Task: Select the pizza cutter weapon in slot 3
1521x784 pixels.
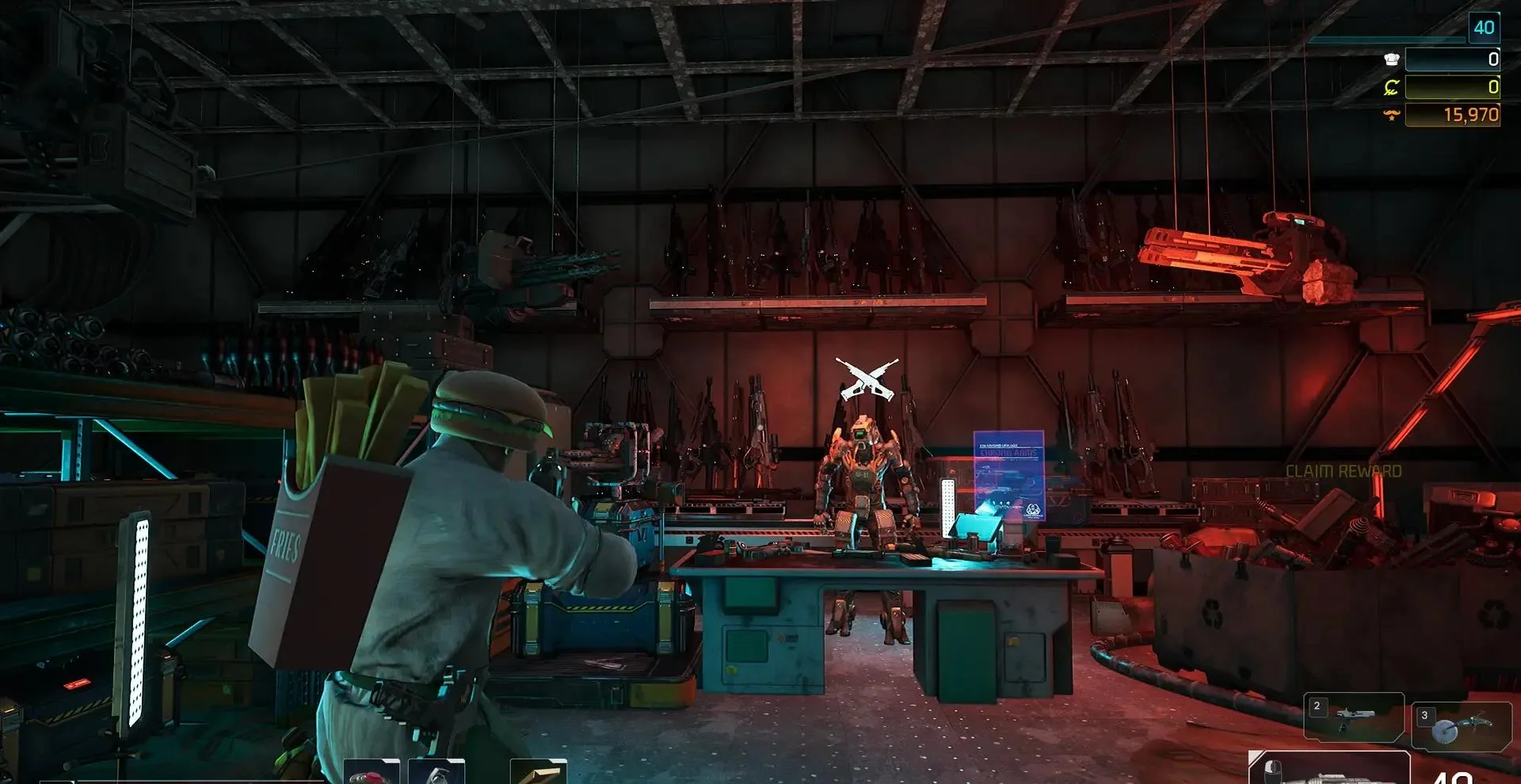Action: pyautogui.click(x=1460, y=727)
